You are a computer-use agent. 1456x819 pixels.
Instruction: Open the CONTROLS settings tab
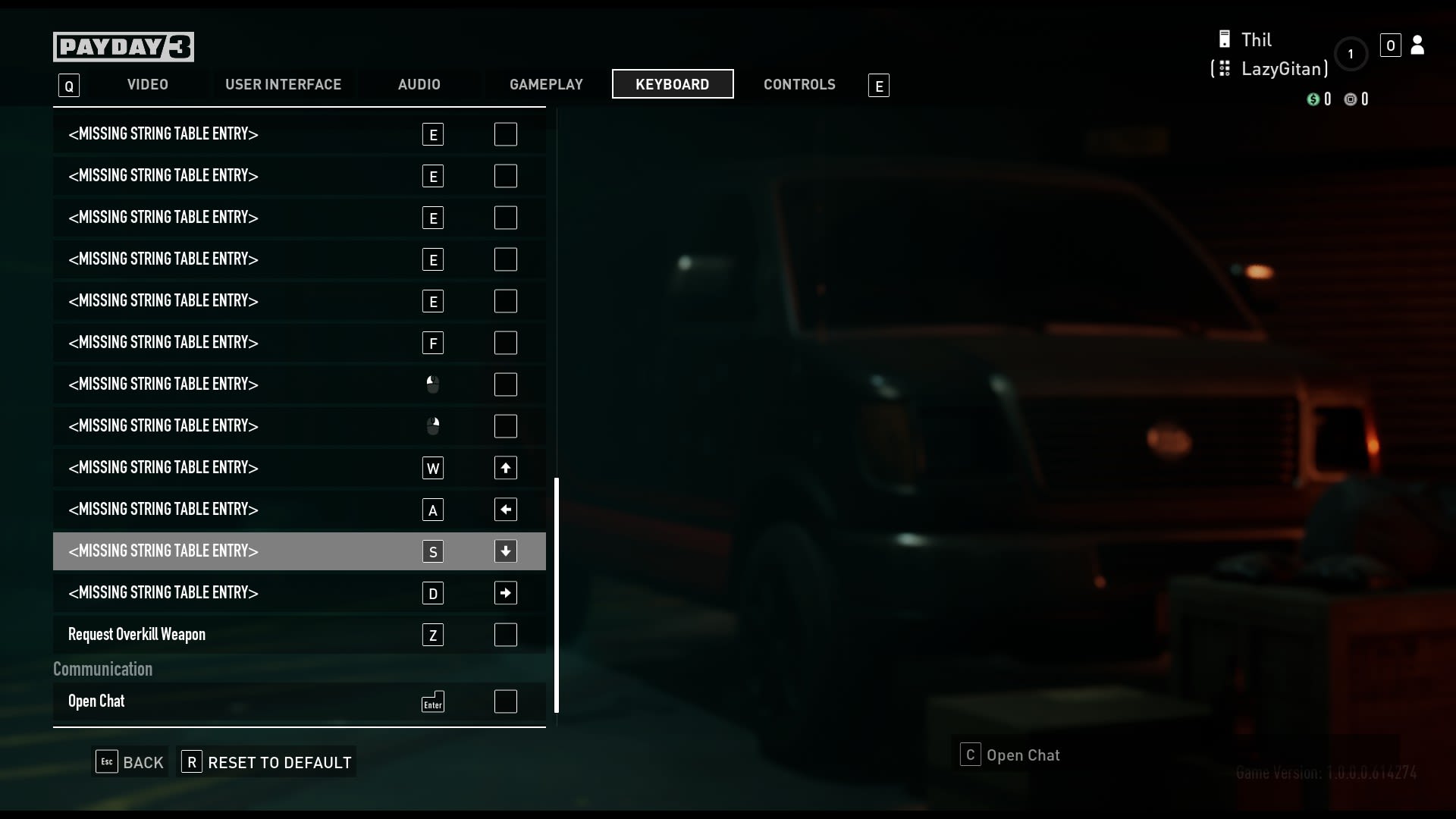click(x=799, y=84)
